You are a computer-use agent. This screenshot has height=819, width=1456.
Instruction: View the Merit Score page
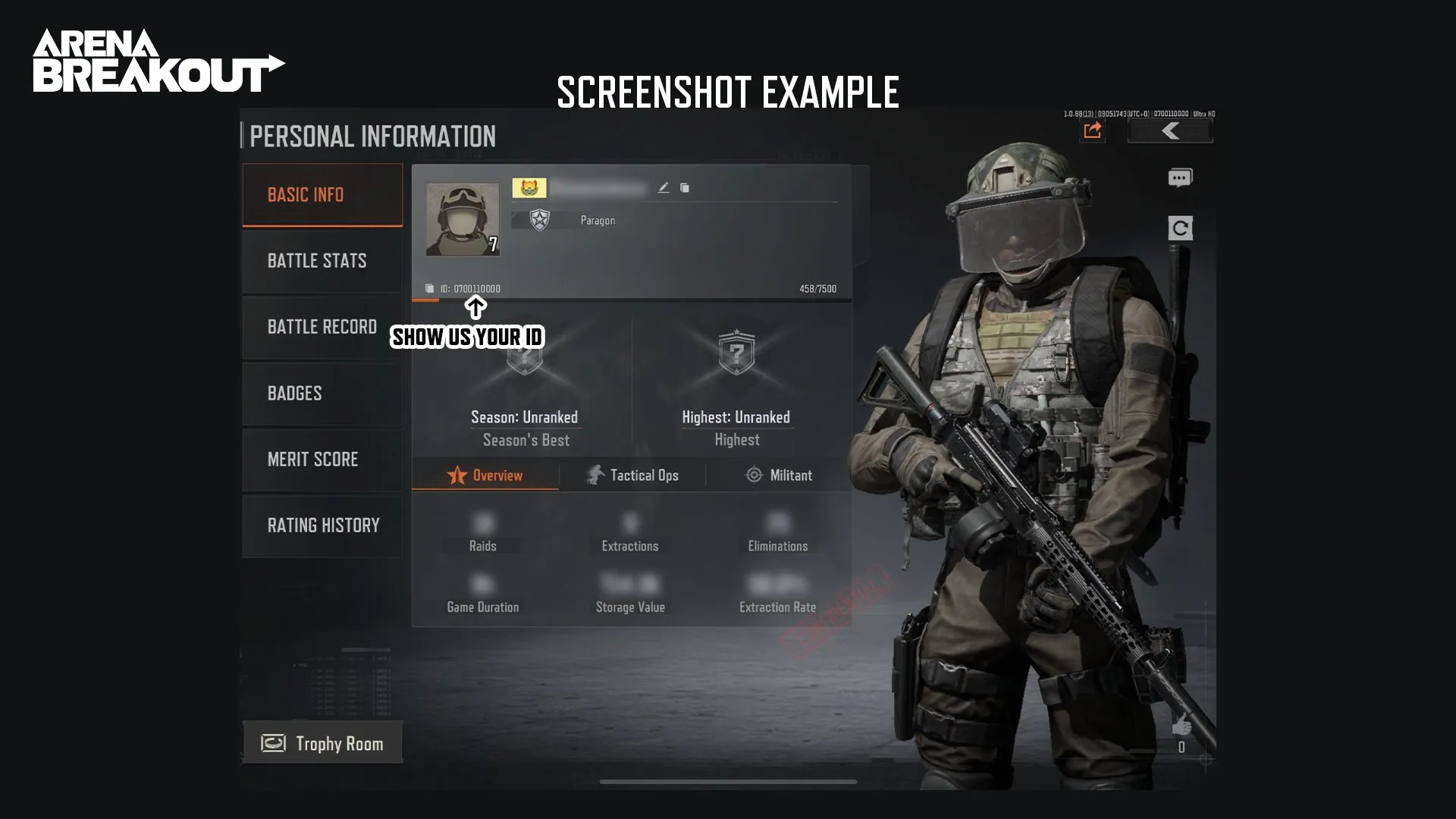click(322, 460)
